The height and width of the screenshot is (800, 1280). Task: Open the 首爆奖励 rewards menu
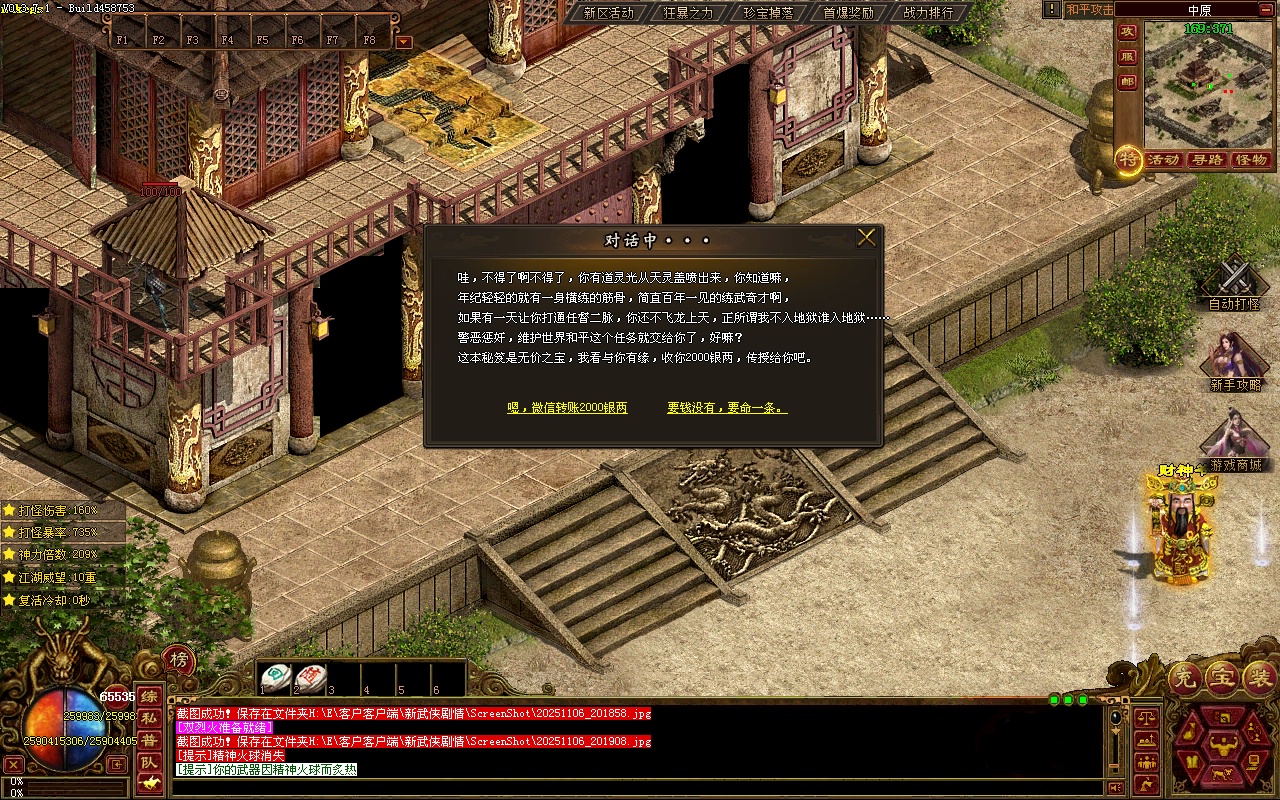click(848, 13)
